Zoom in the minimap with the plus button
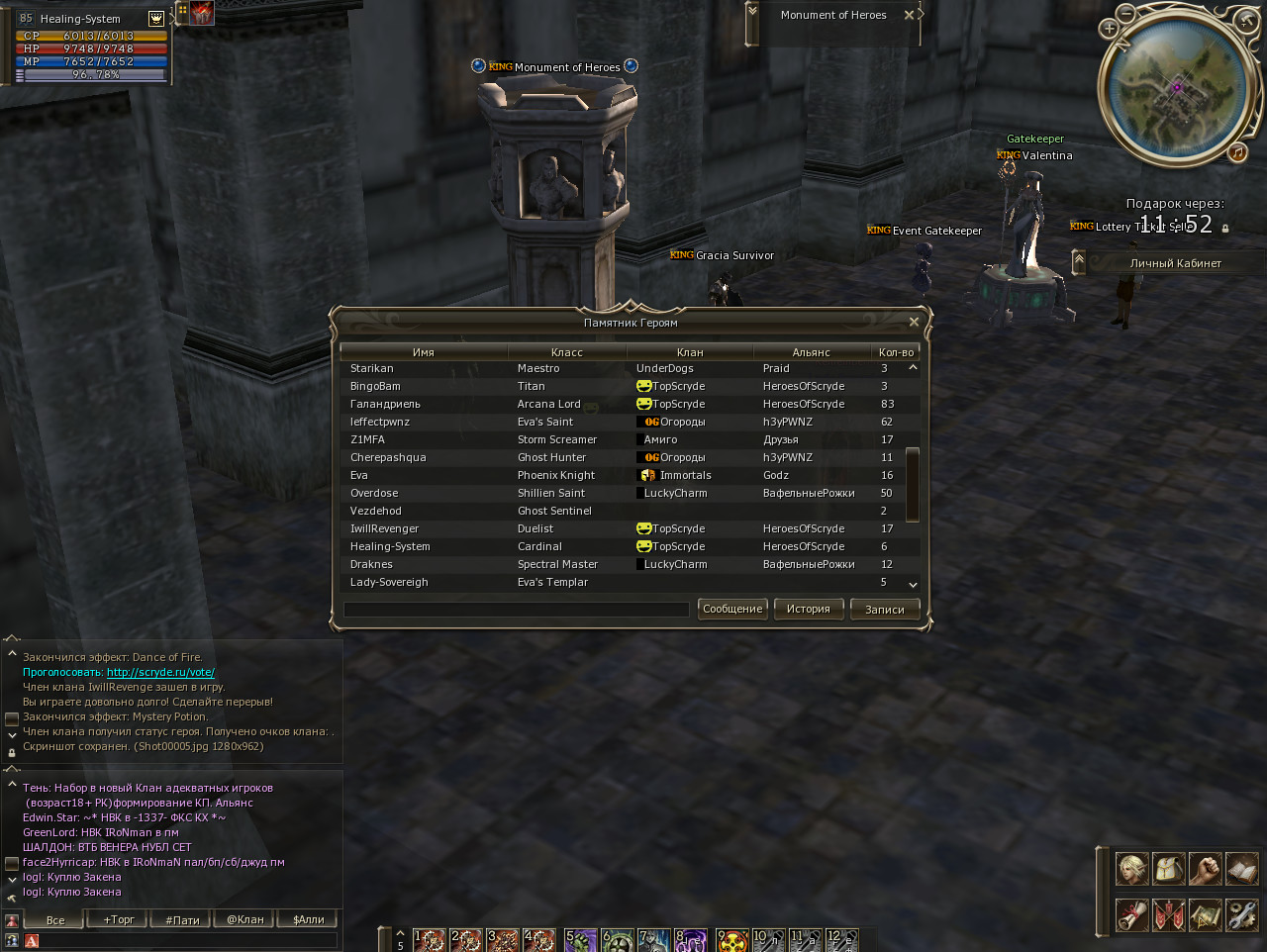1267x952 pixels. tap(1110, 29)
